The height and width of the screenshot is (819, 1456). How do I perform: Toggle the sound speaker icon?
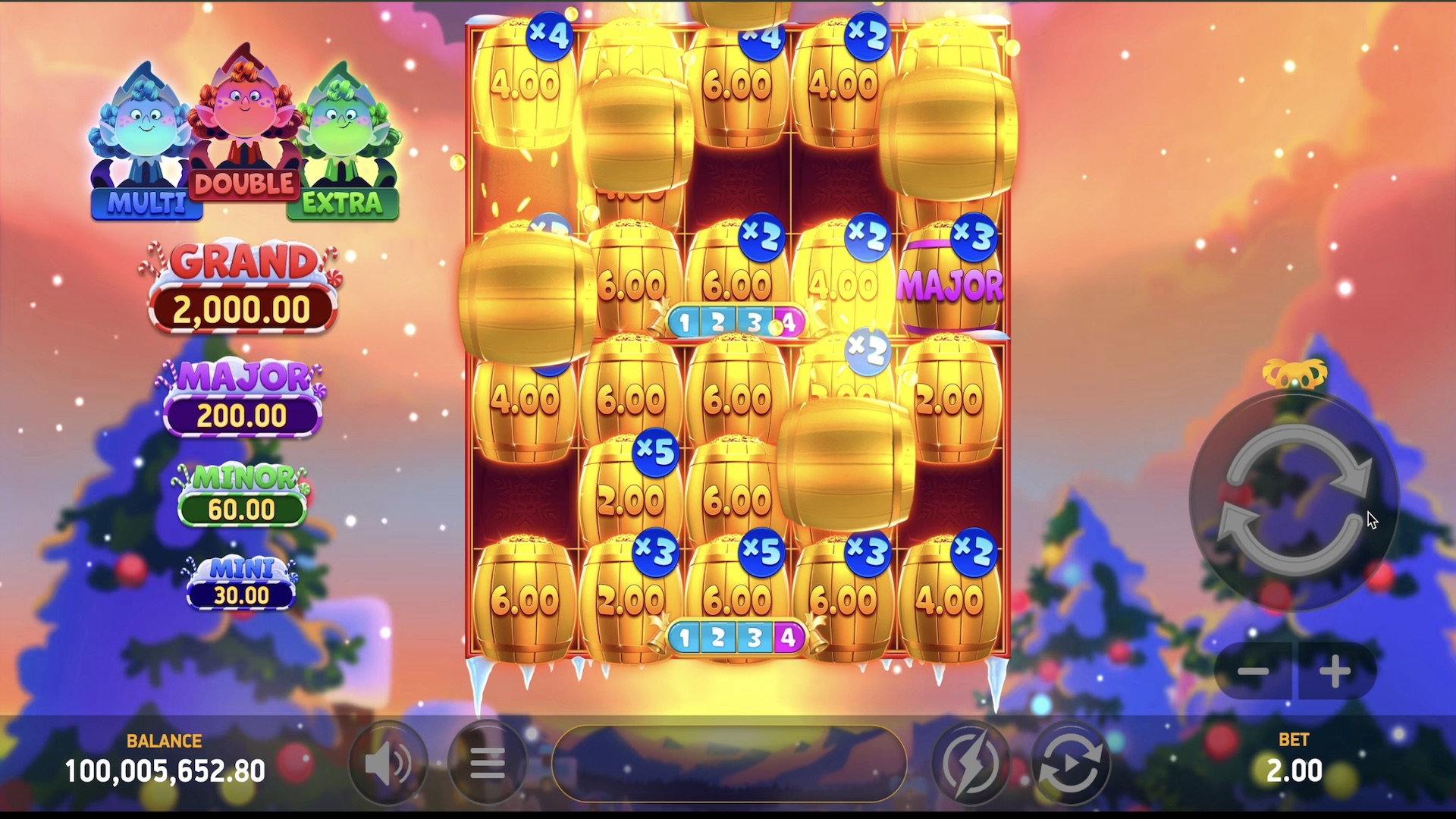388,763
